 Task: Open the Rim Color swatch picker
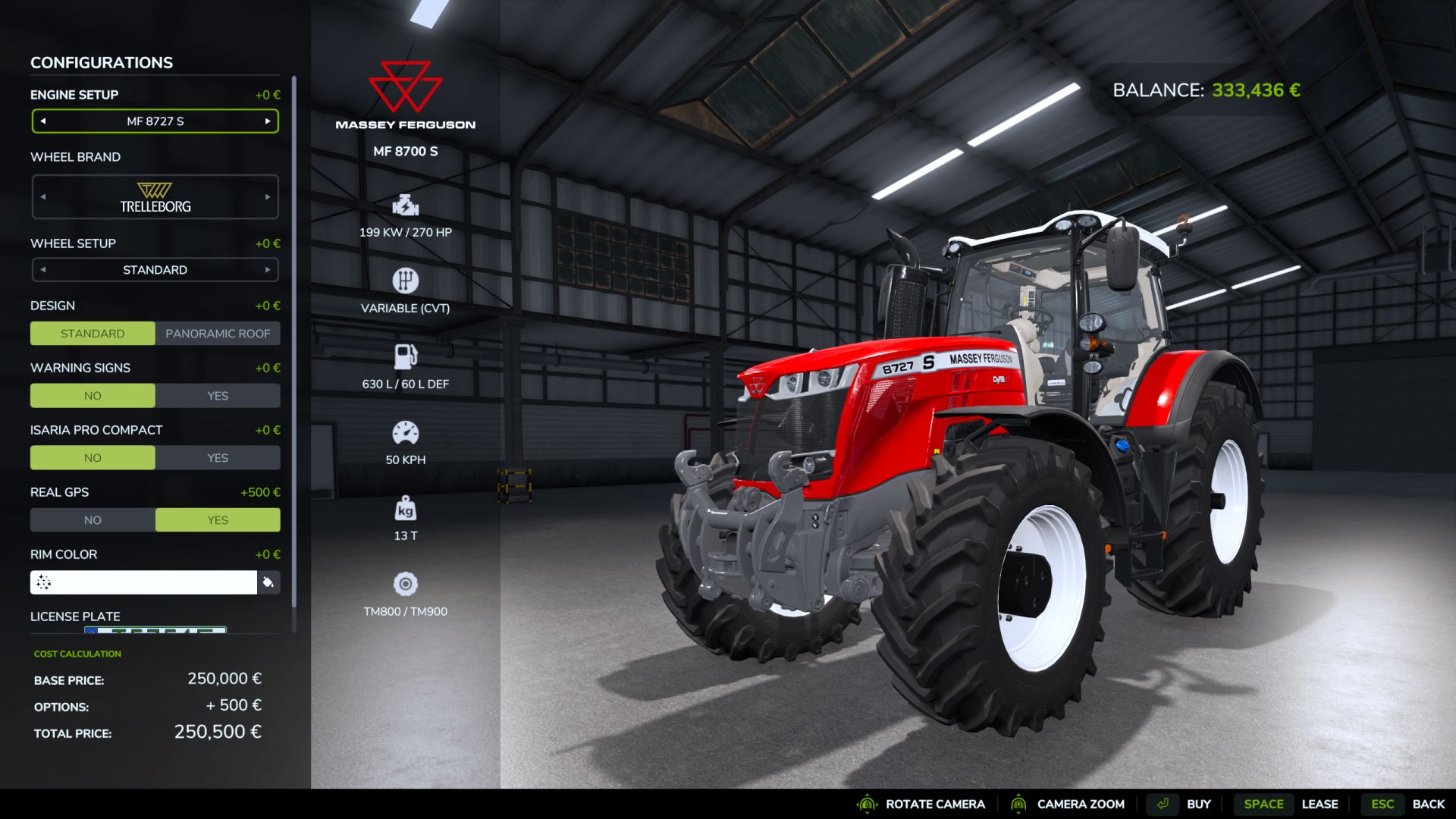click(269, 582)
